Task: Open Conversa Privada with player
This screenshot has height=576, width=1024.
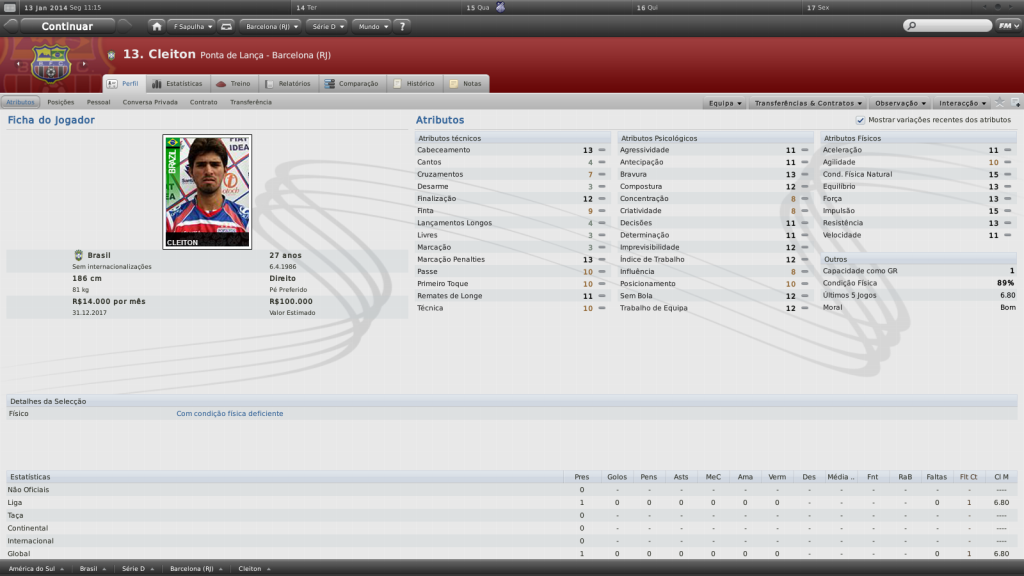Action: tap(150, 102)
